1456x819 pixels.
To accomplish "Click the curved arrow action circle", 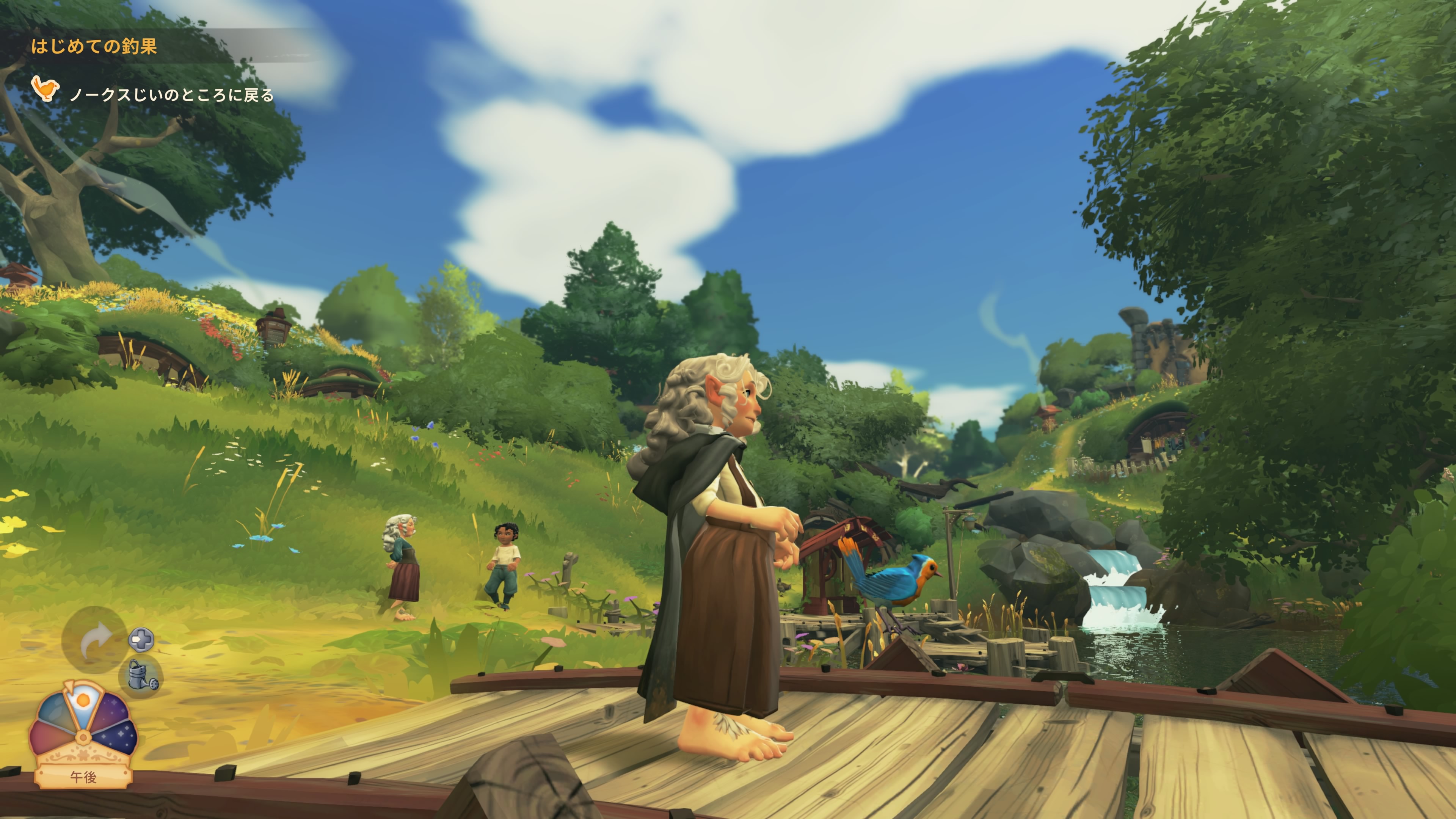I will pyautogui.click(x=94, y=639).
